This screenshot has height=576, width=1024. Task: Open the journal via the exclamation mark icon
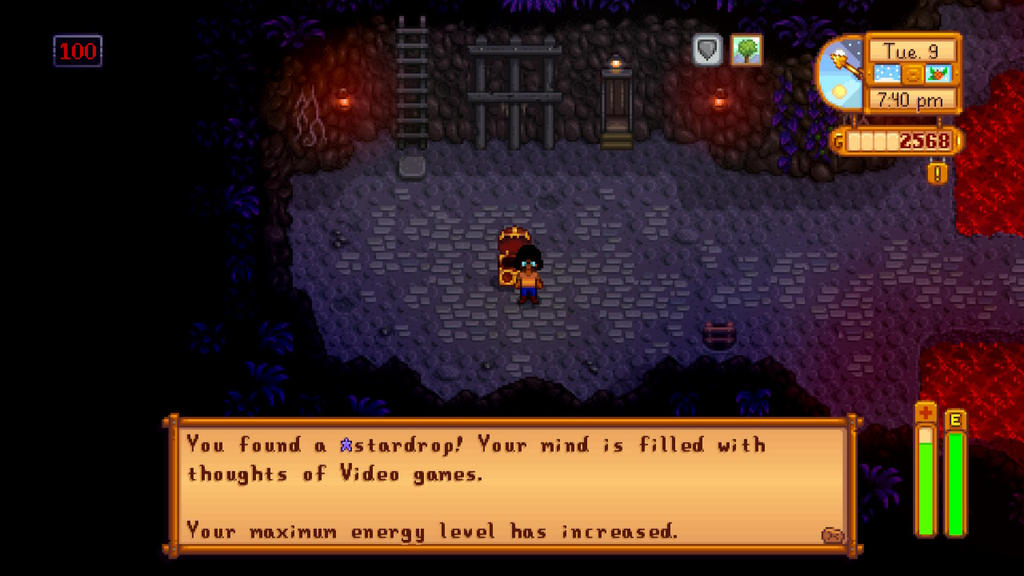click(x=937, y=173)
